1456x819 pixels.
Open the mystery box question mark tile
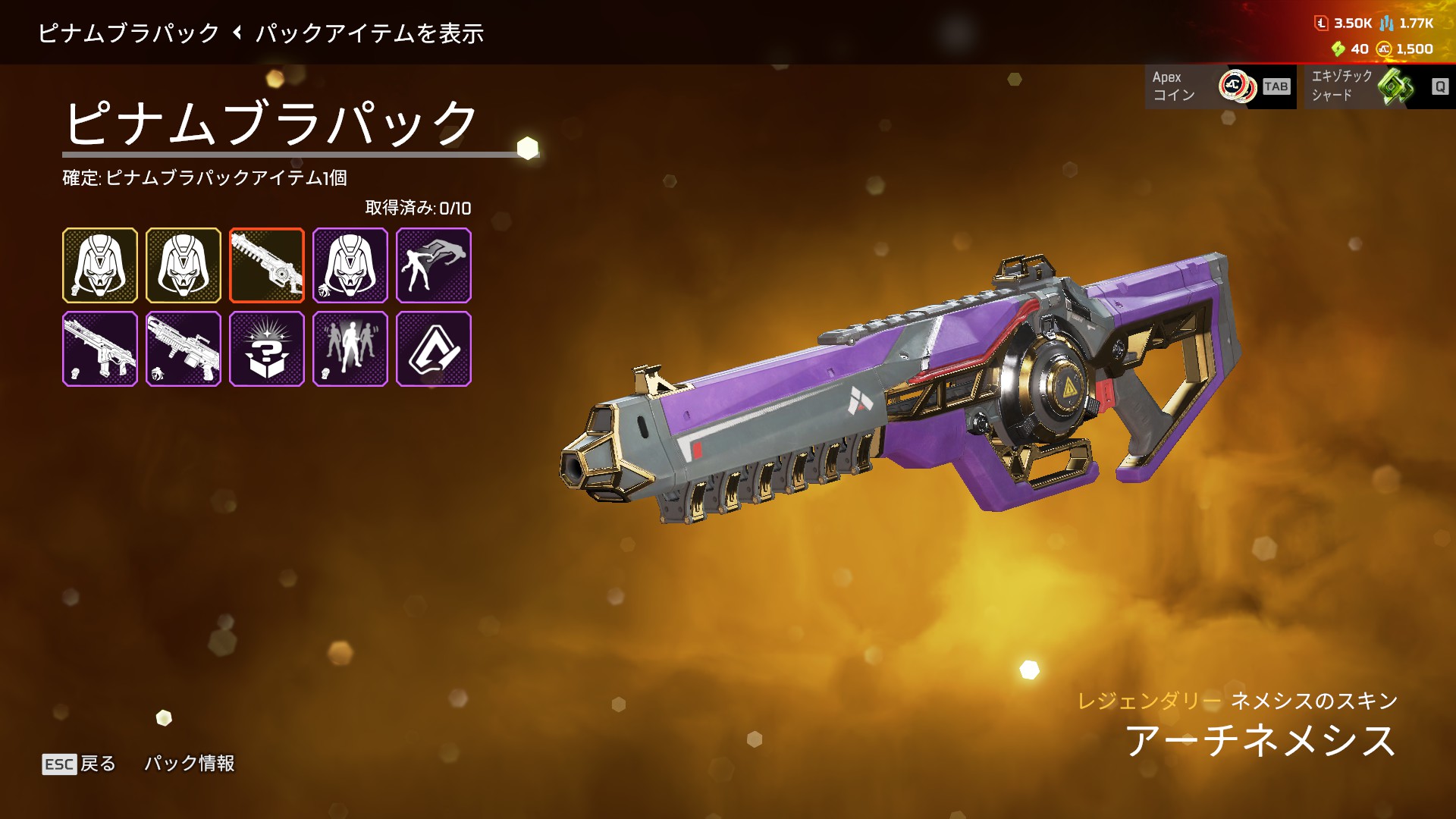tap(267, 349)
